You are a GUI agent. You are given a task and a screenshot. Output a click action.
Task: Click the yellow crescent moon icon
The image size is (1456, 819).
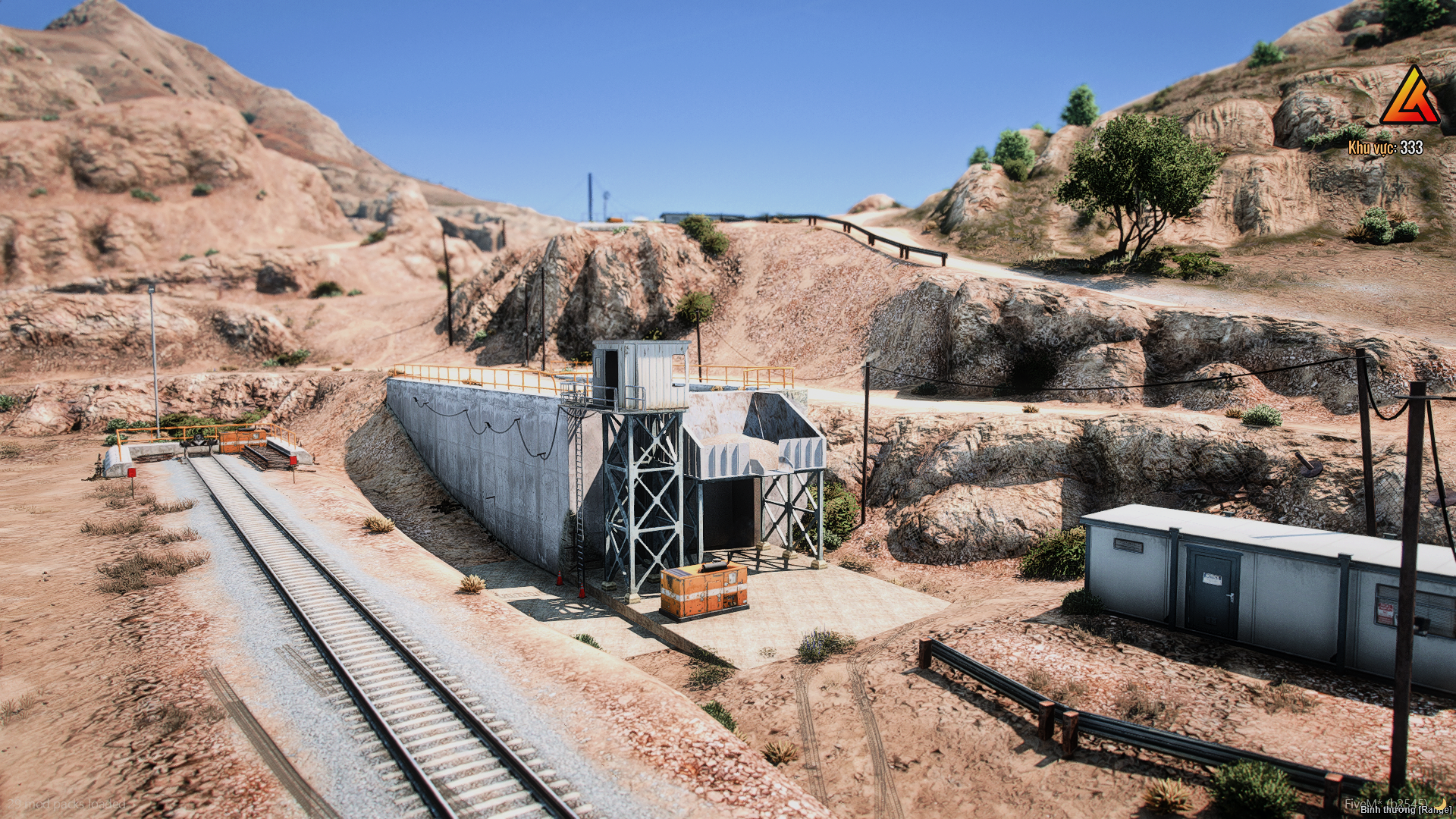[x=1440, y=803]
